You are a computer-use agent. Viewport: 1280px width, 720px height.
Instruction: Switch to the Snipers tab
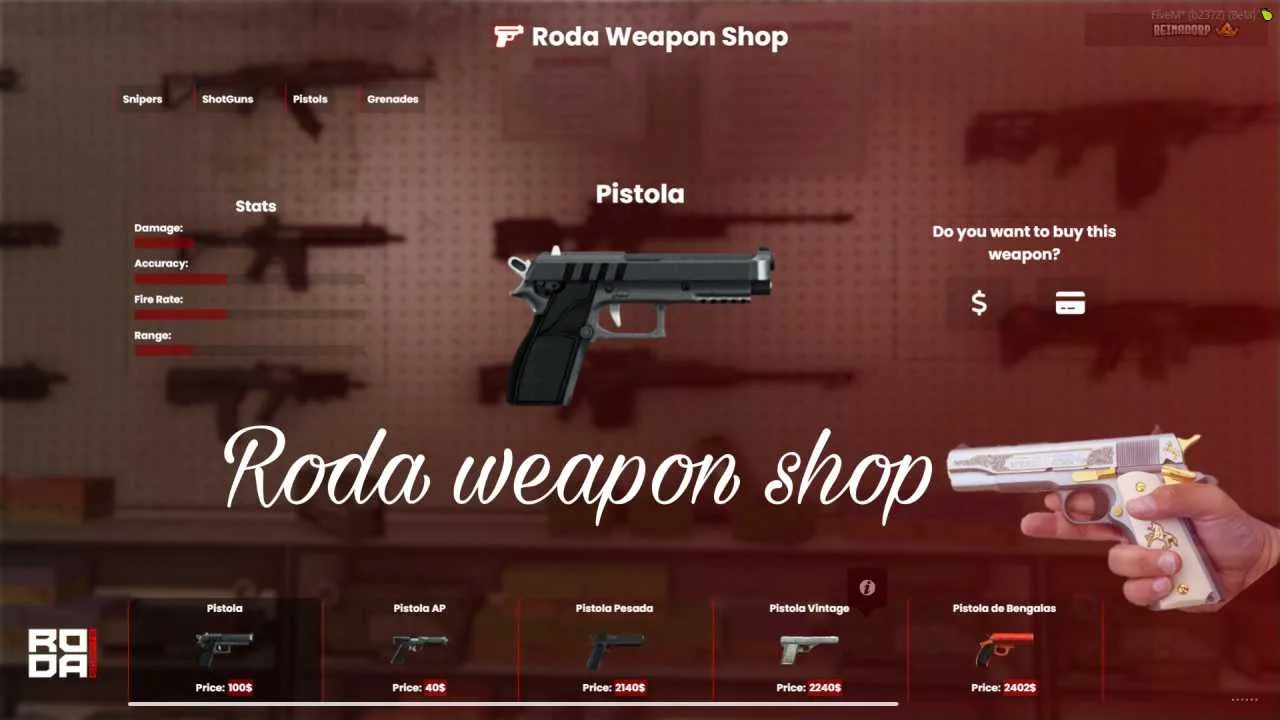(x=142, y=99)
